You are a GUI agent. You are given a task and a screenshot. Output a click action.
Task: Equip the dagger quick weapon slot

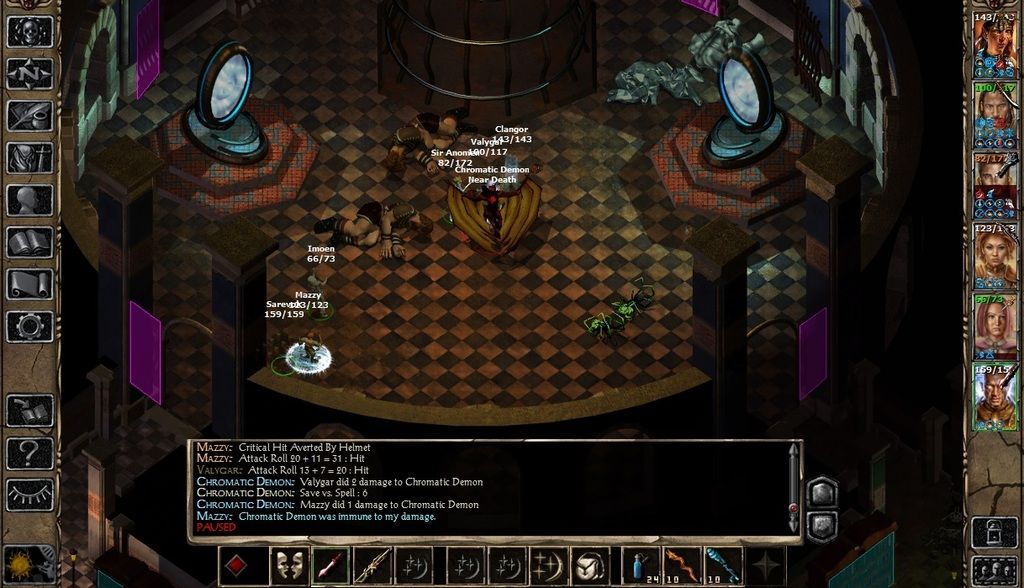coord(331,566)
